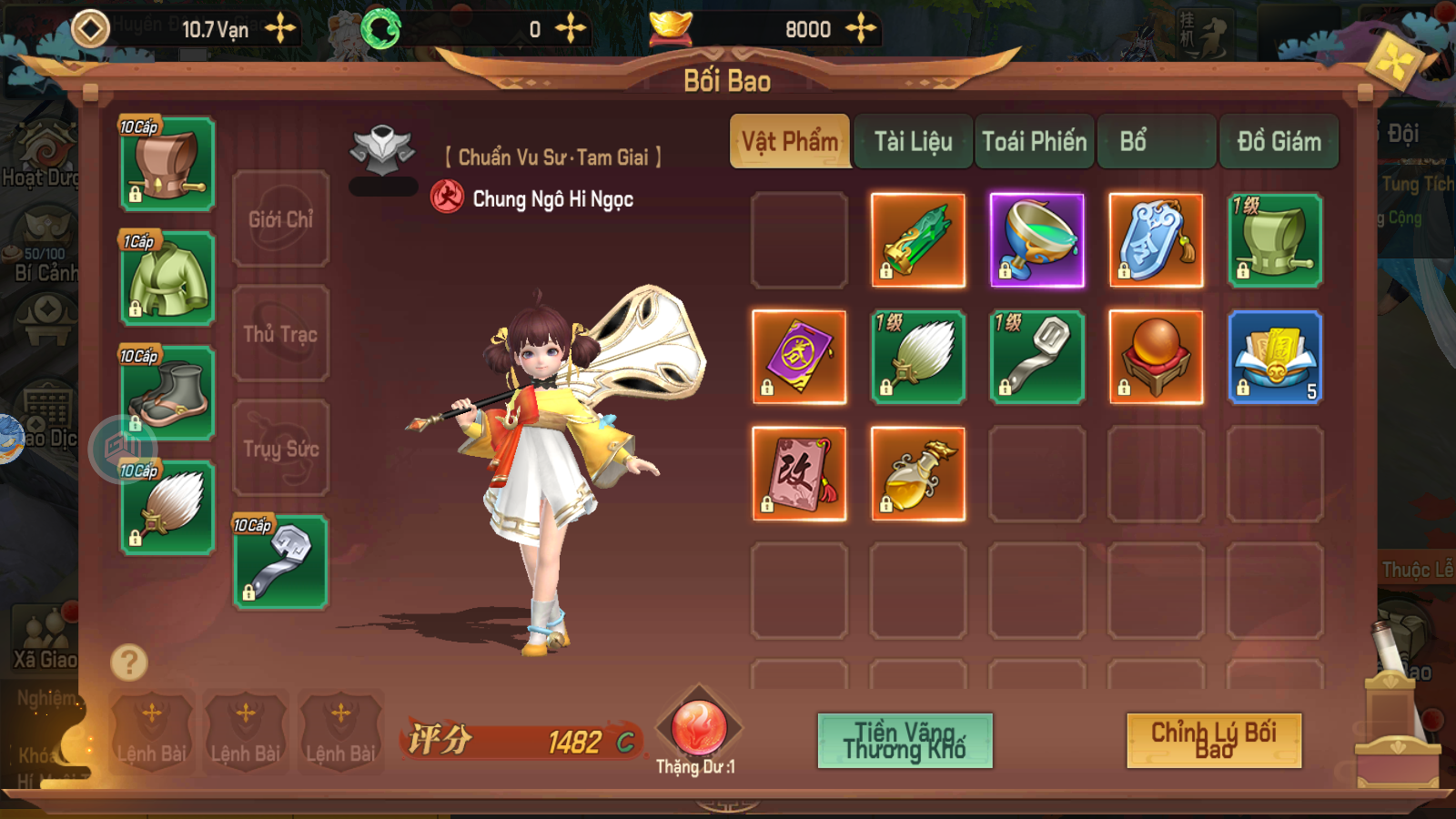The image size is (1456, 819).
Task: Inspect the equipped green robe armor
Action: tap(167, 278)
